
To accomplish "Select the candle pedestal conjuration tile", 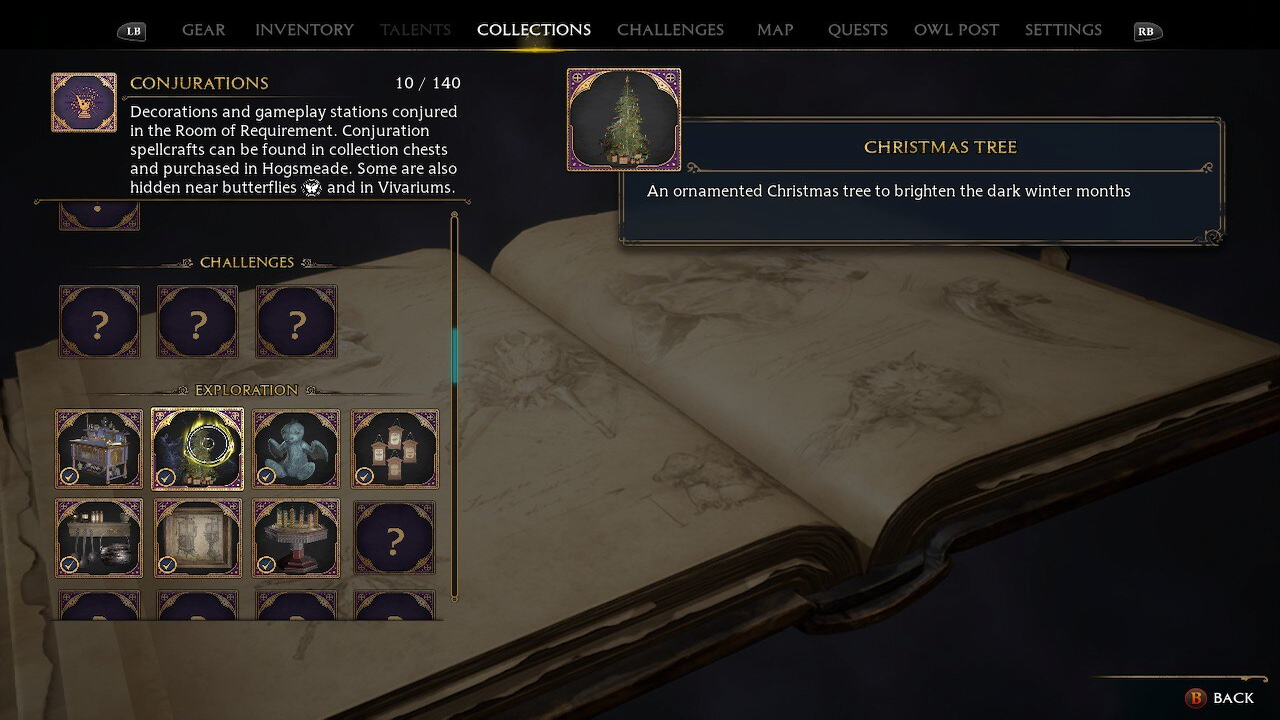I will pos(296,538).
